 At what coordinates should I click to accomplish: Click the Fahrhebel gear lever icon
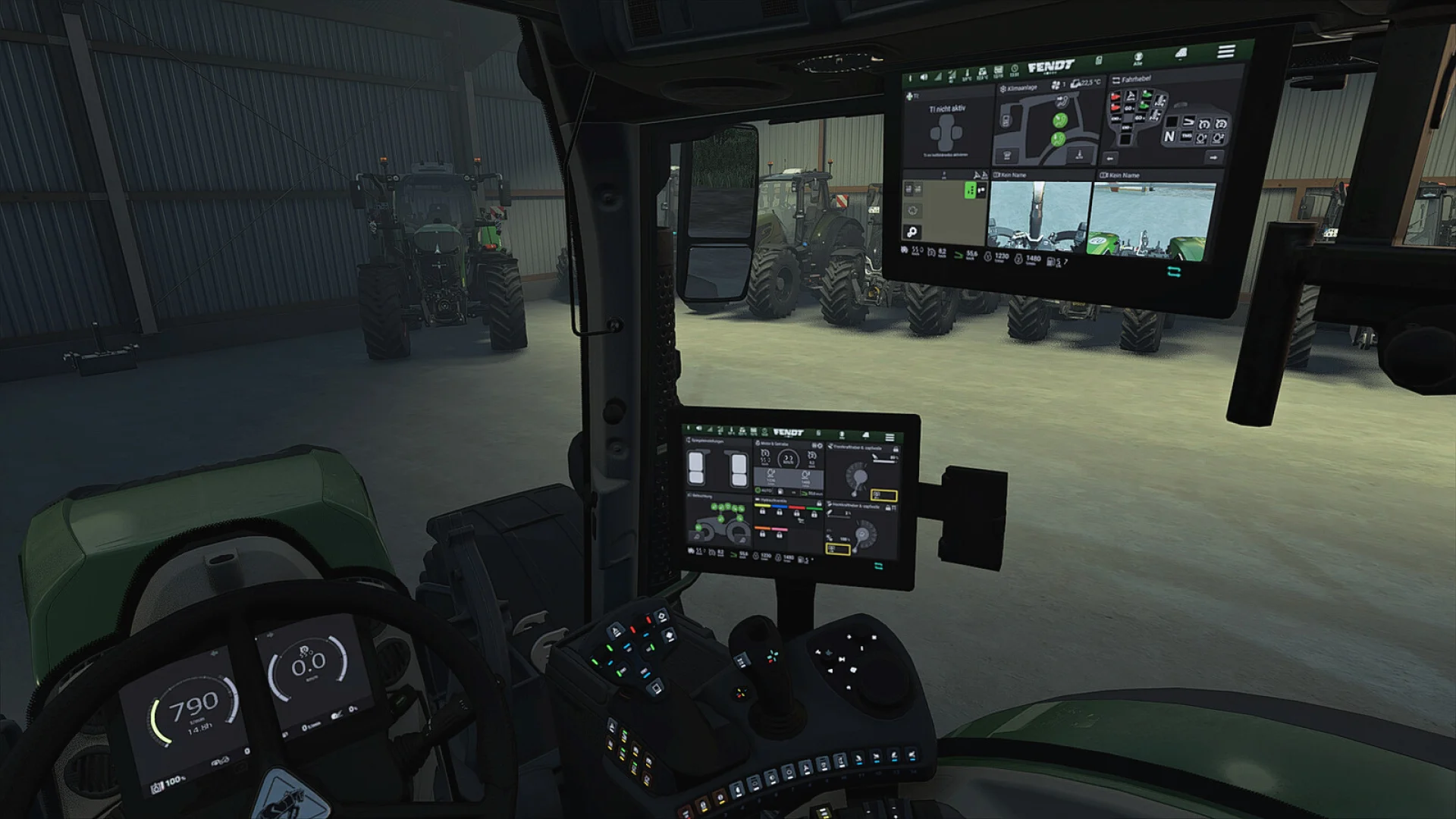[x=1116, y=80]
